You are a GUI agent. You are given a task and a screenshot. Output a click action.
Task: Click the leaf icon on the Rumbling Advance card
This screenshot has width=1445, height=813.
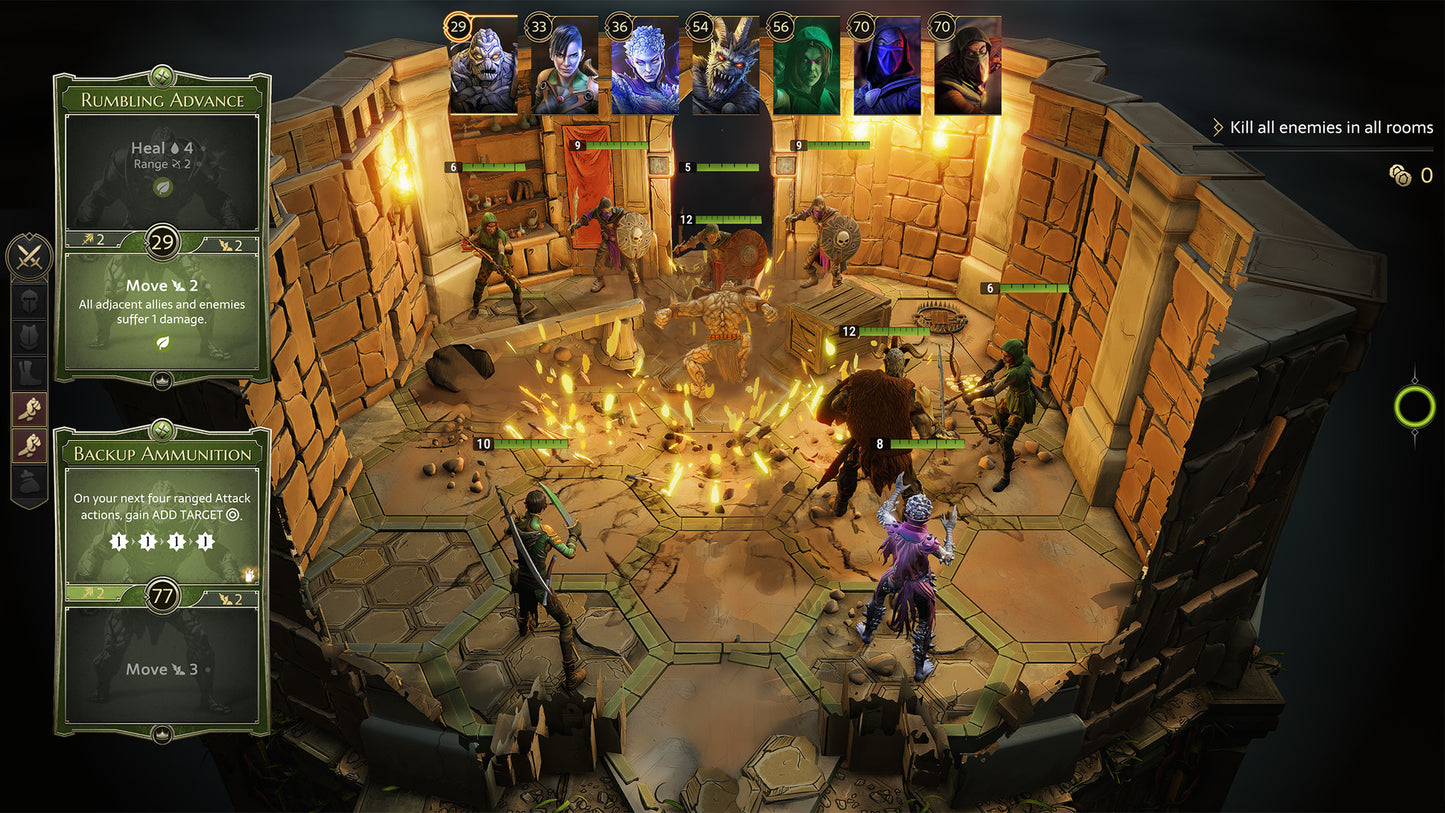pos(162,187)
